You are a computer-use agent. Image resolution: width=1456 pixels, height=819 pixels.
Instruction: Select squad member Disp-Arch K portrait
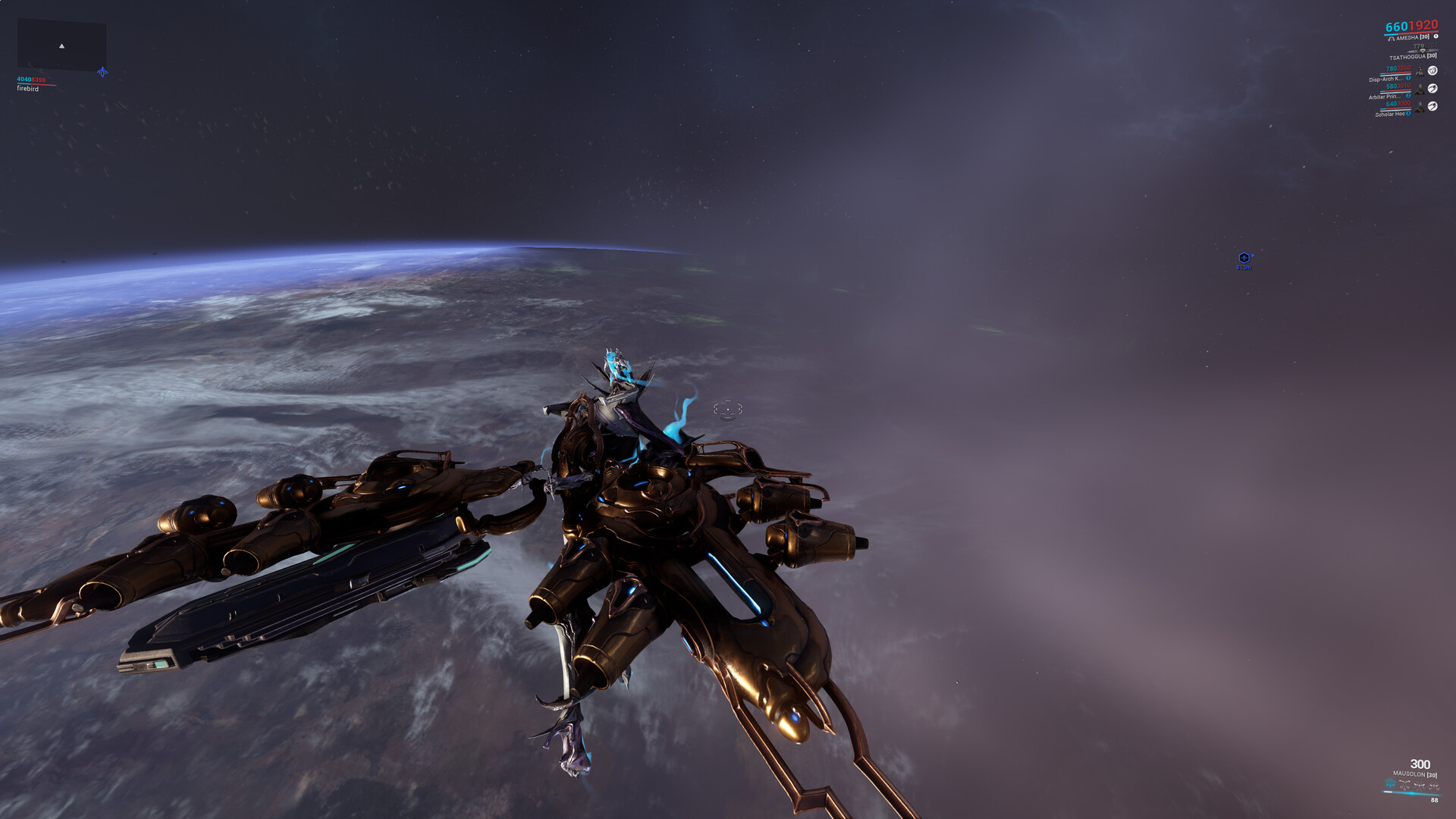pos(1420,71)
